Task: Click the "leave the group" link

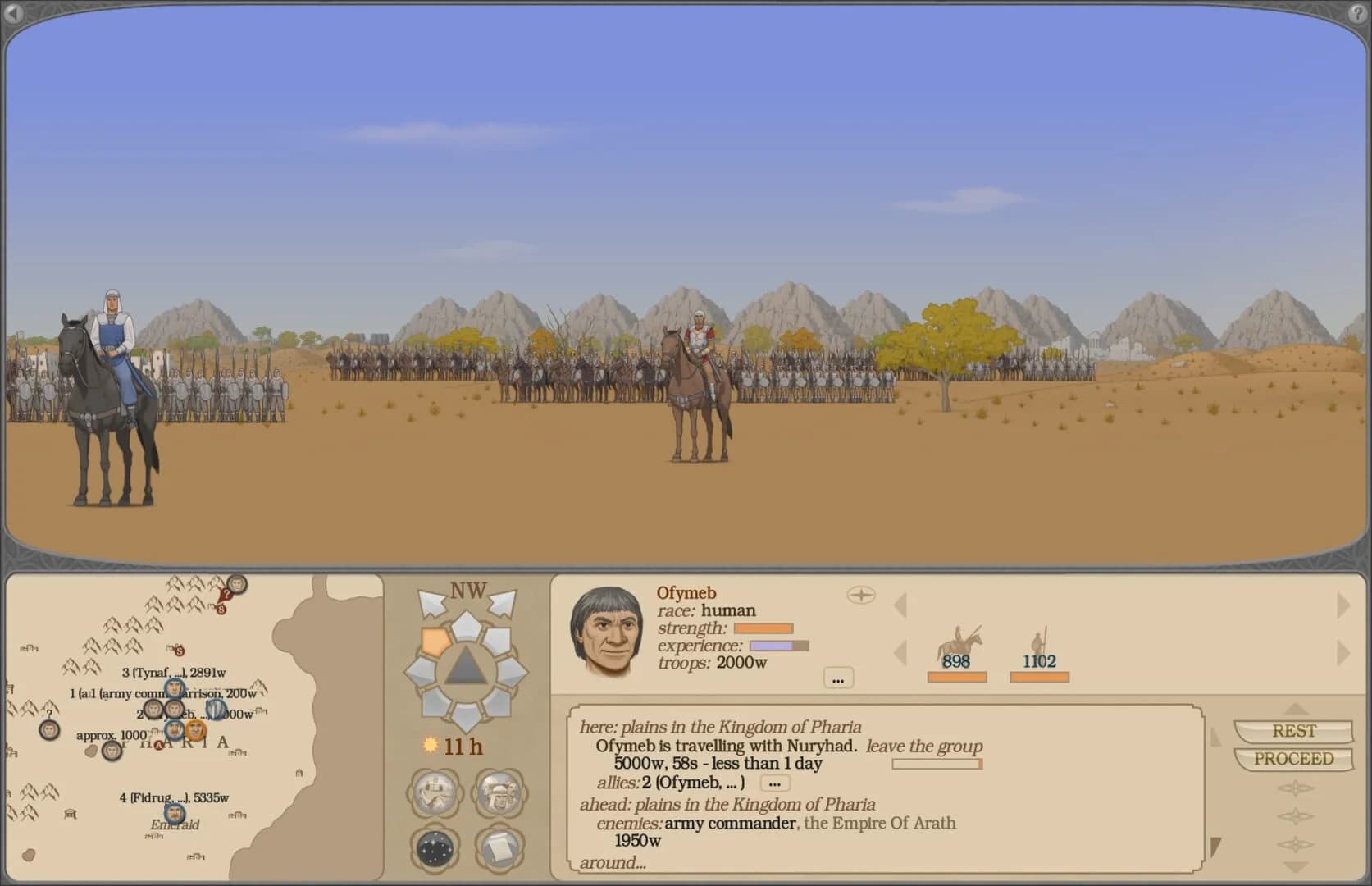Action: click(x=924, y=747)
